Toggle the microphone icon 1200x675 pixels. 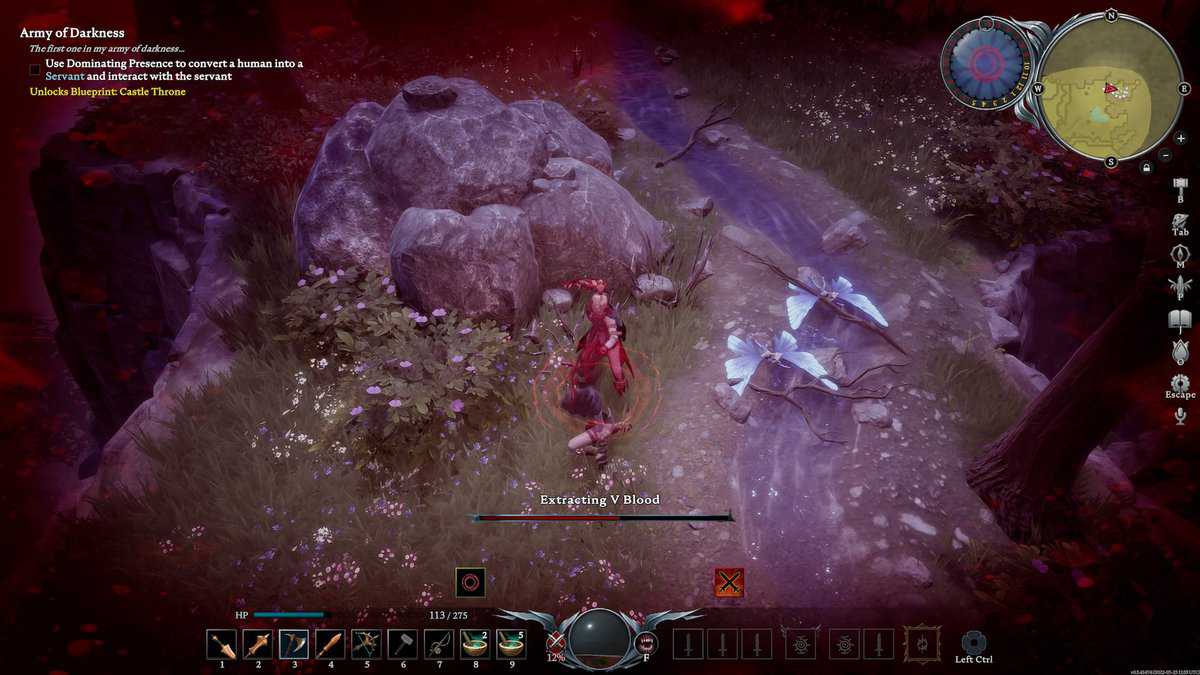pyautogui.click(x=1180, y=416)
